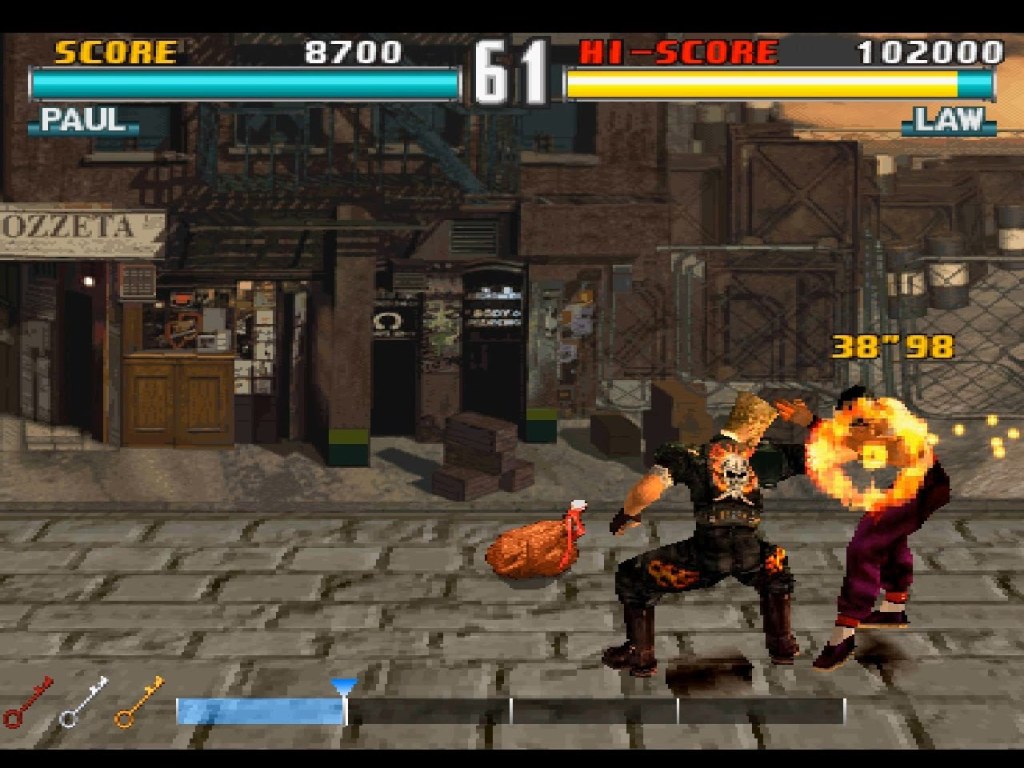This screenshot has height=768, width=1024.
Task: Select the gold key icon
Action: [x=139, y=702]
